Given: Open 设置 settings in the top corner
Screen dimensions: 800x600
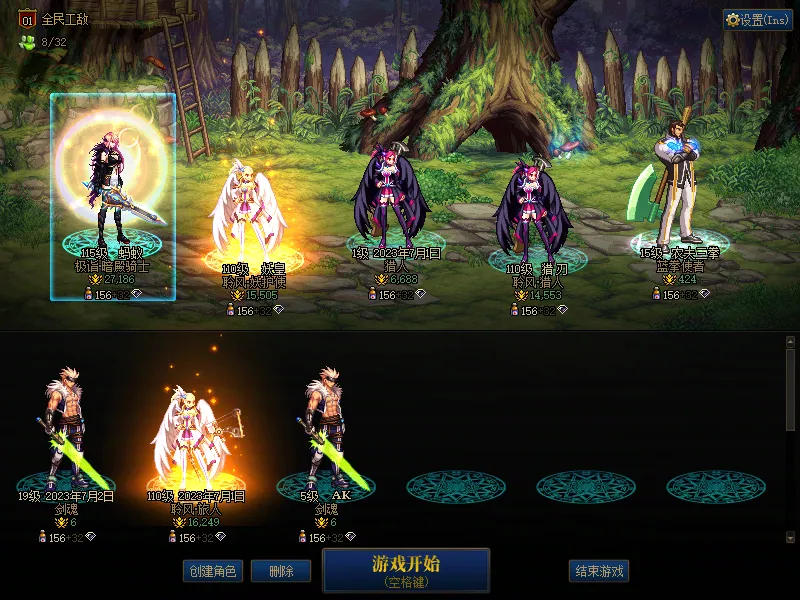Looking at the screenshot, I should click(757, 20).
